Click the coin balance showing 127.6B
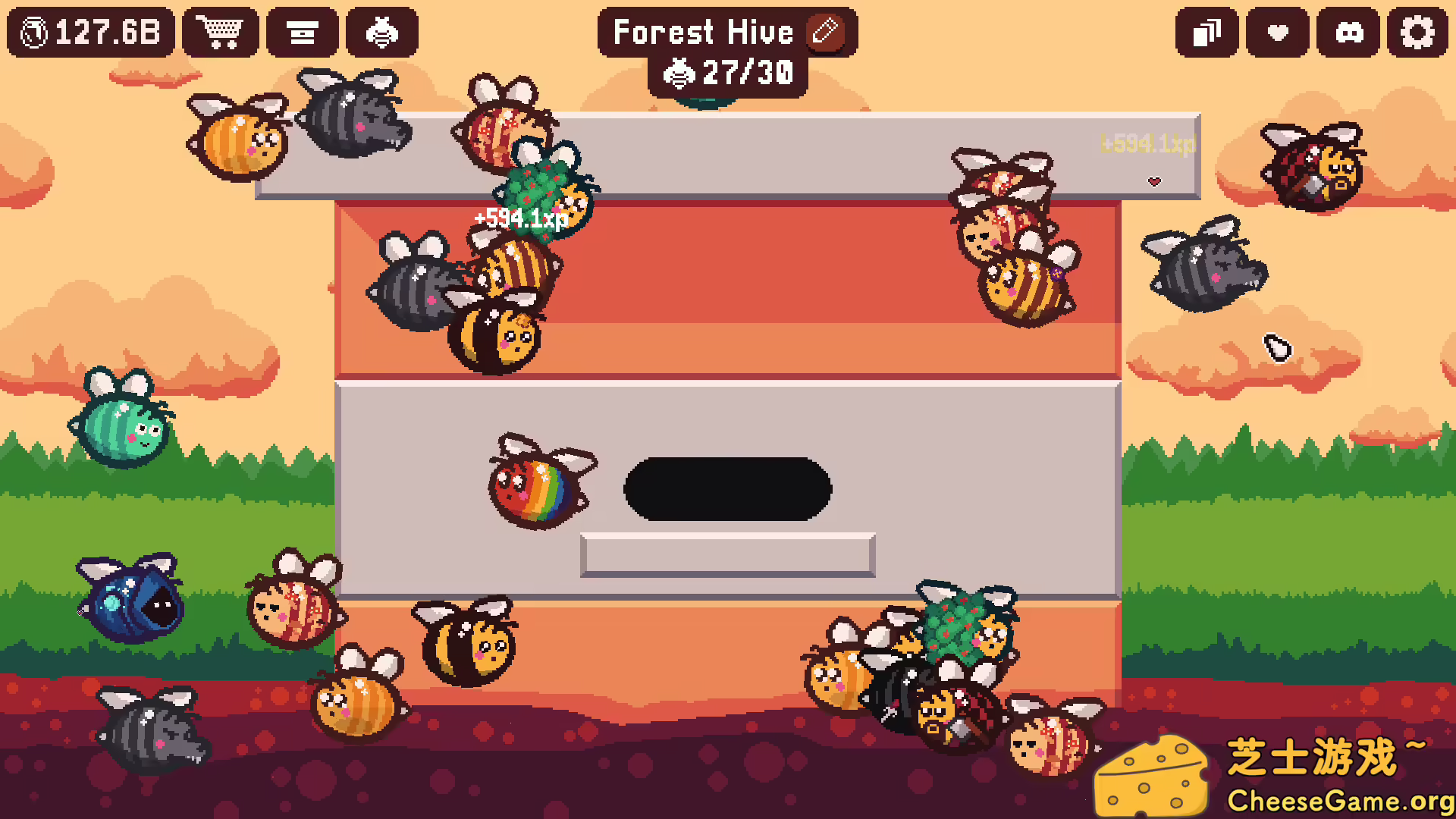This screenshot has width=1456, height=819. 89,32
